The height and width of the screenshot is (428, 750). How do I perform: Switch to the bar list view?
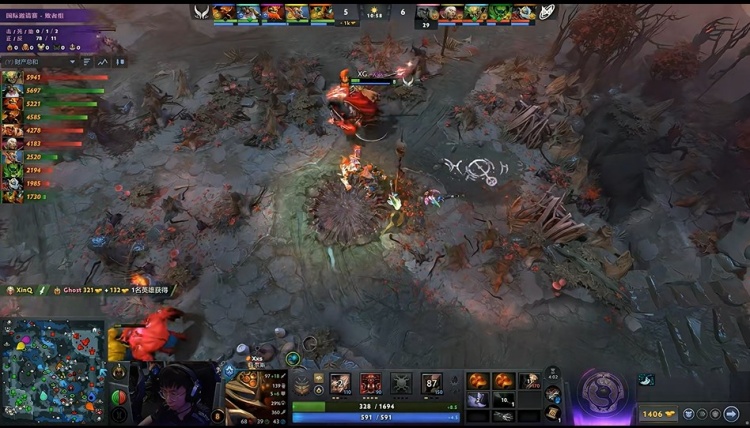[87, 62]
